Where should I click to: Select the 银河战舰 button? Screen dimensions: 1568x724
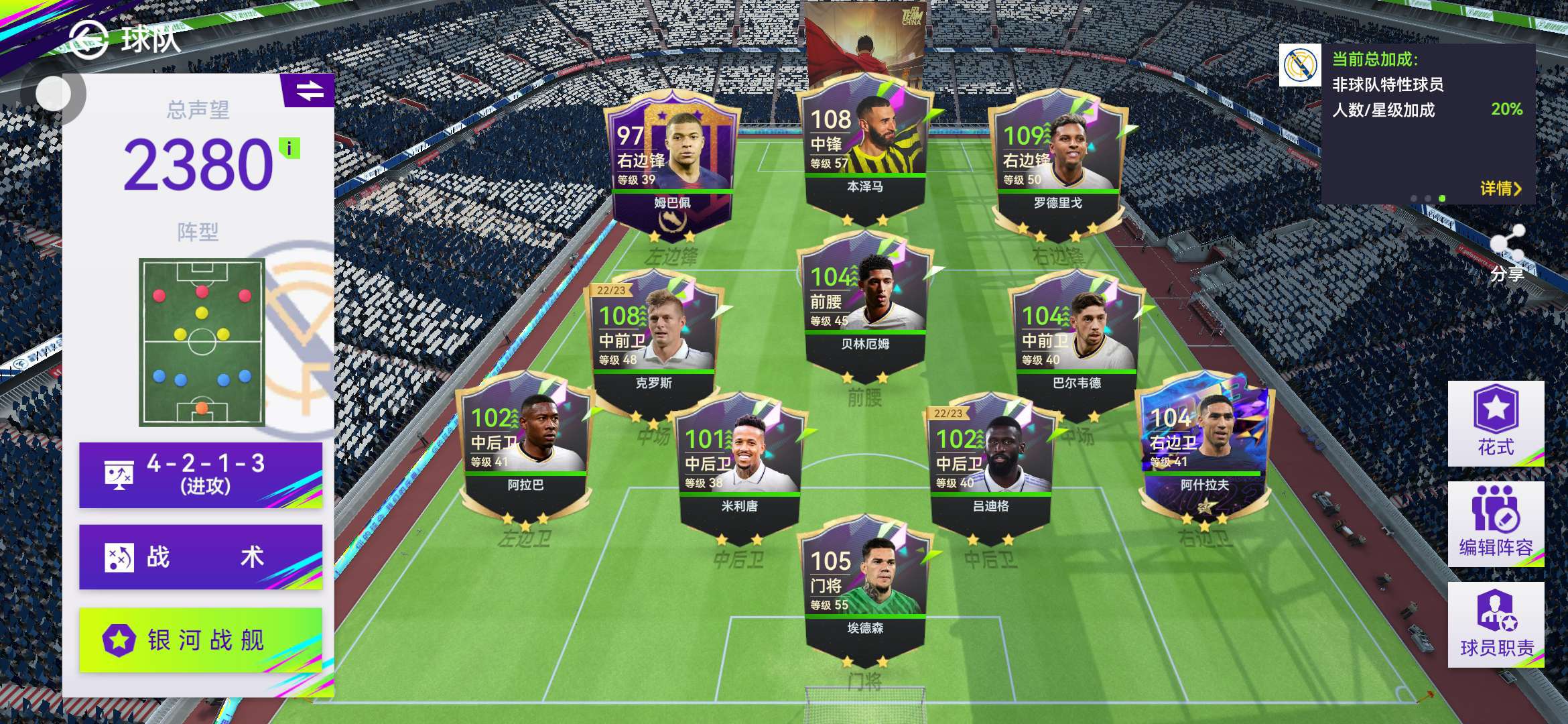point(200,640)
